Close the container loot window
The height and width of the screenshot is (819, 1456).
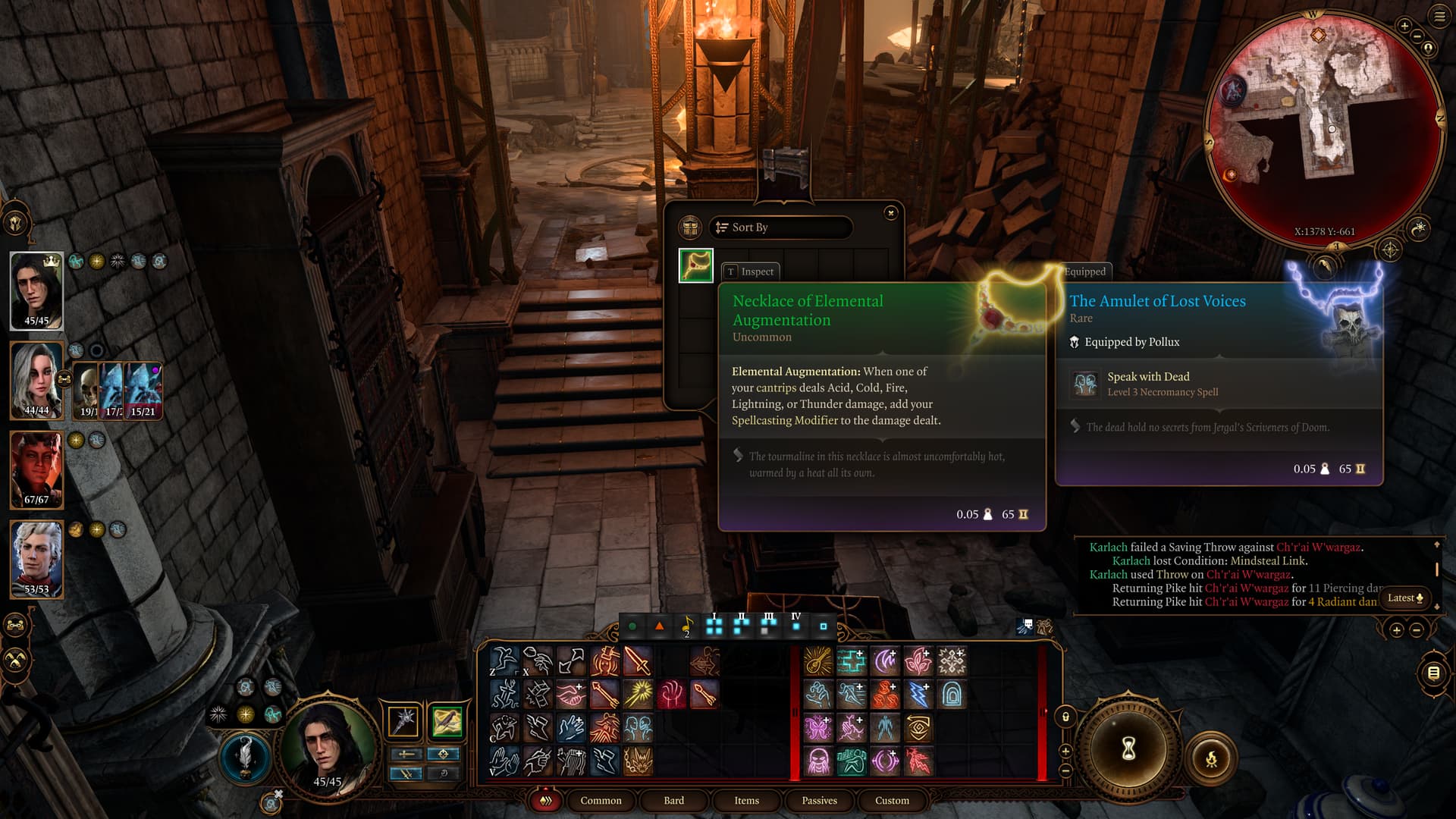point(891,213)
